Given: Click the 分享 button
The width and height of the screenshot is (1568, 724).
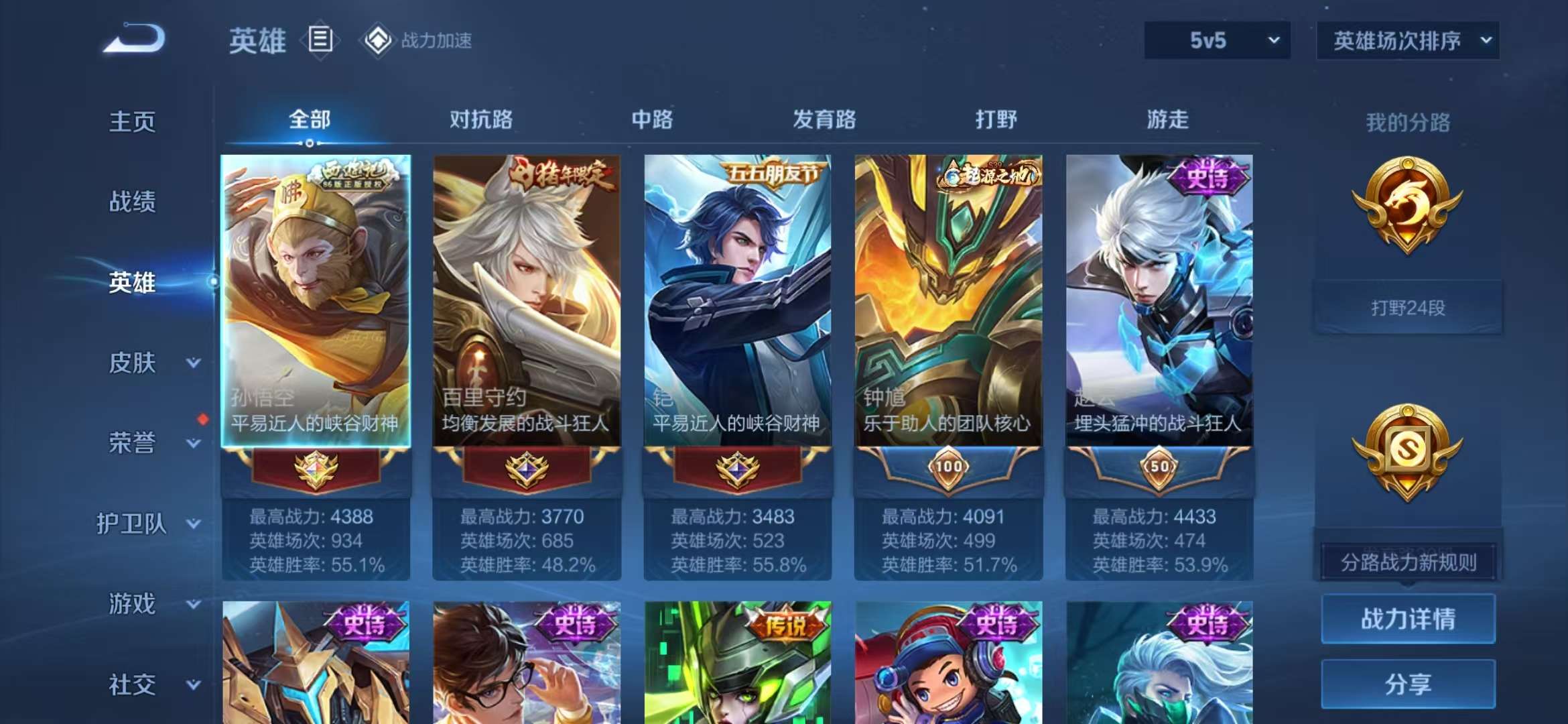Looking at the screenshot, I should pos(1408,685).
